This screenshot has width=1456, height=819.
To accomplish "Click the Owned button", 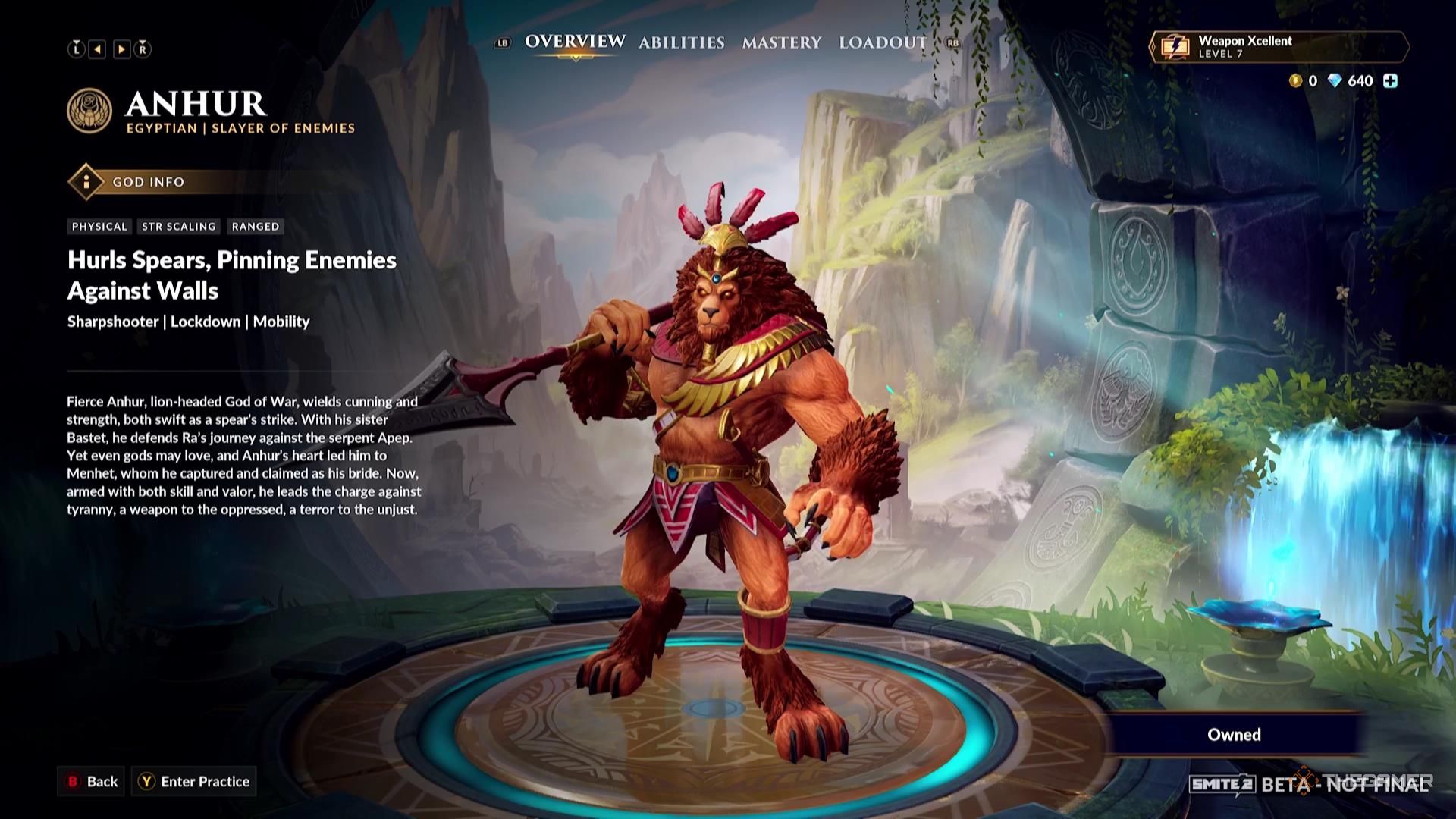I will click(x=1233, y=734).
